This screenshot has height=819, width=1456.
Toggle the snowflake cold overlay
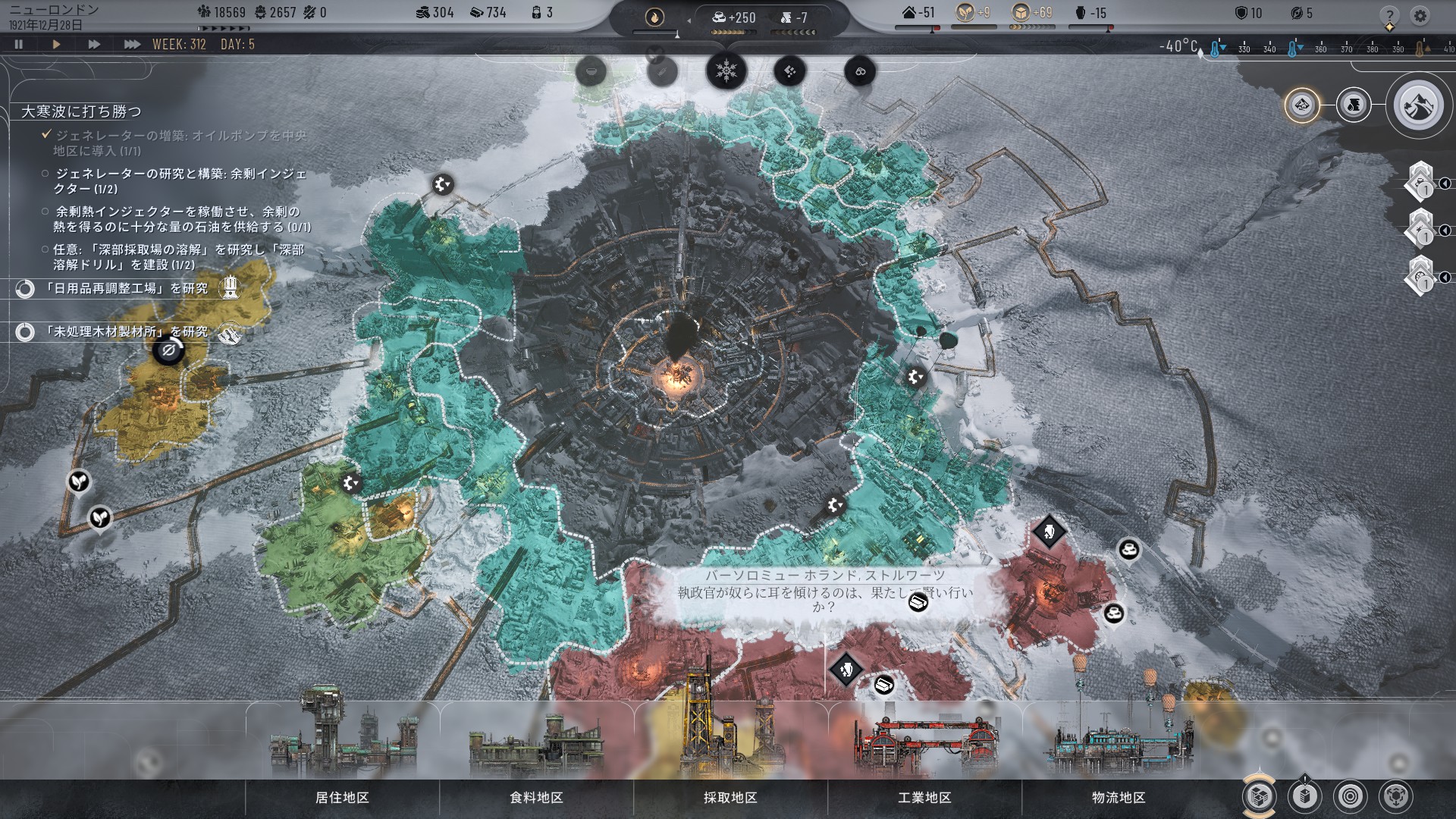click(x=726, y=72)
